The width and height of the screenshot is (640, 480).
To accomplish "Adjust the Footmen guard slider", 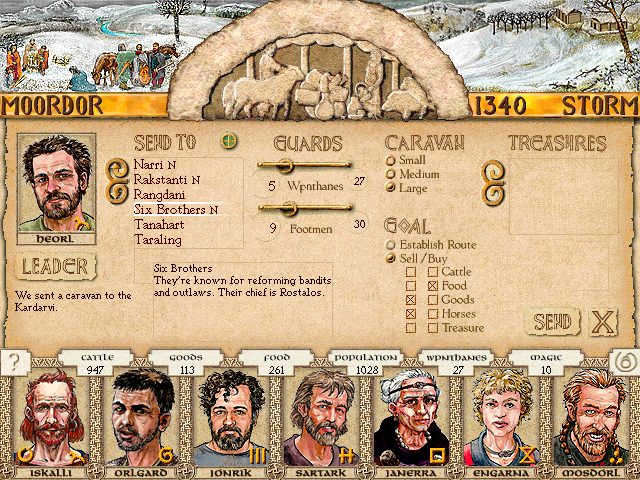I will pyautogui.click(x=290, y=208).
